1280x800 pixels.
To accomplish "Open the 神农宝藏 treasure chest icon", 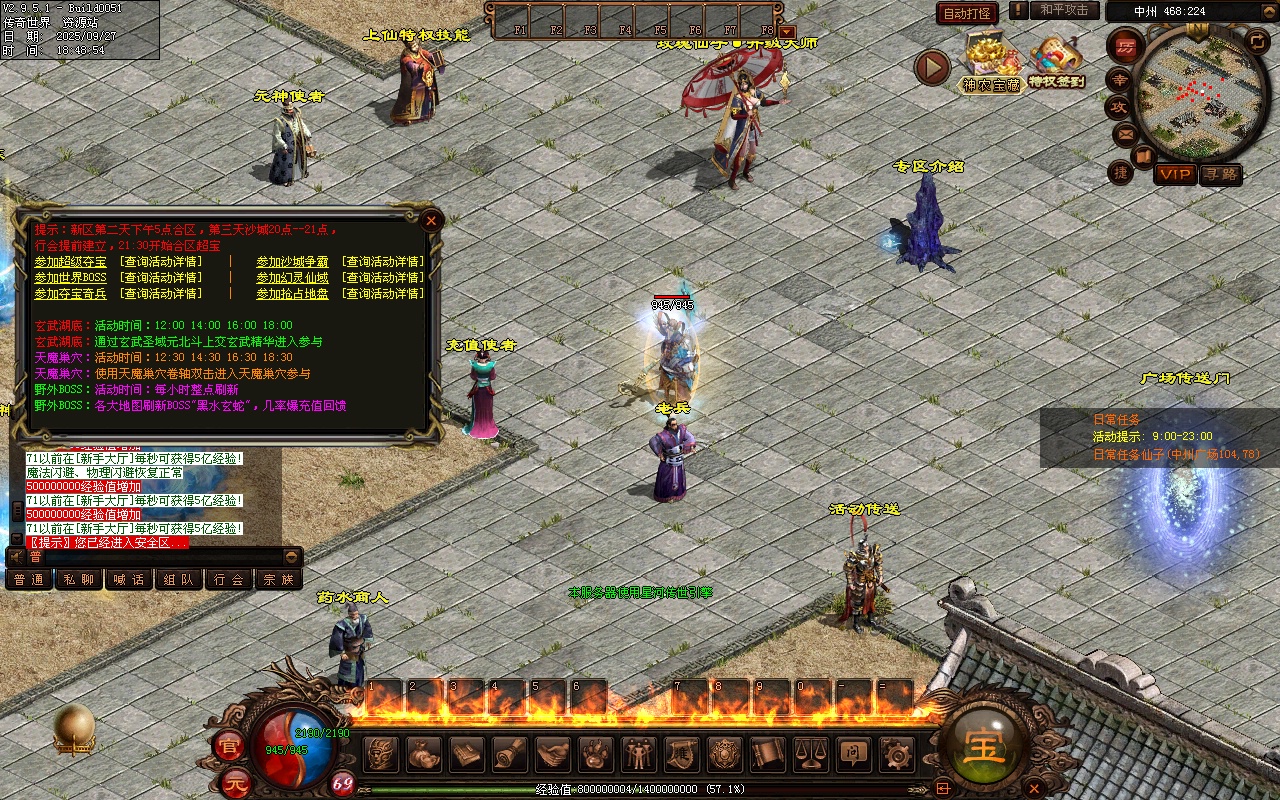I will pyautogui.click(x=990, y=62).
